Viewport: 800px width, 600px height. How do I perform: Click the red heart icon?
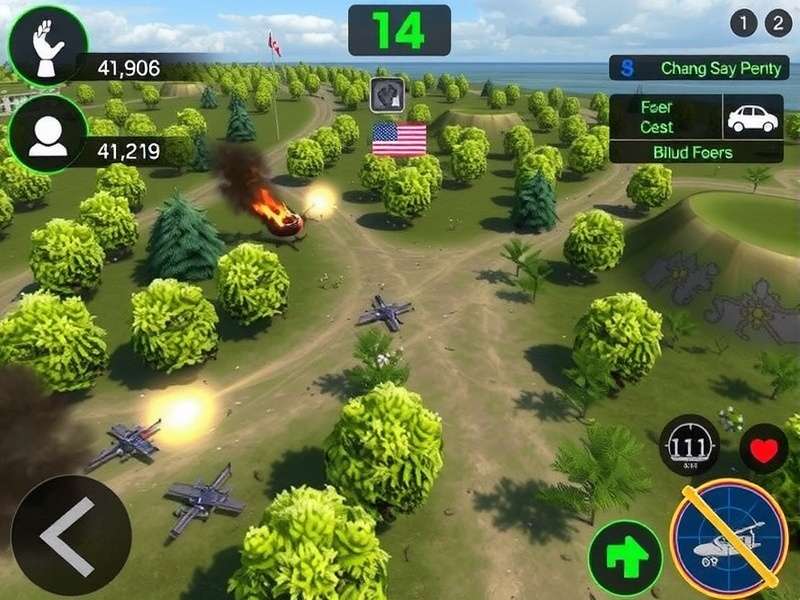point(763,449)
